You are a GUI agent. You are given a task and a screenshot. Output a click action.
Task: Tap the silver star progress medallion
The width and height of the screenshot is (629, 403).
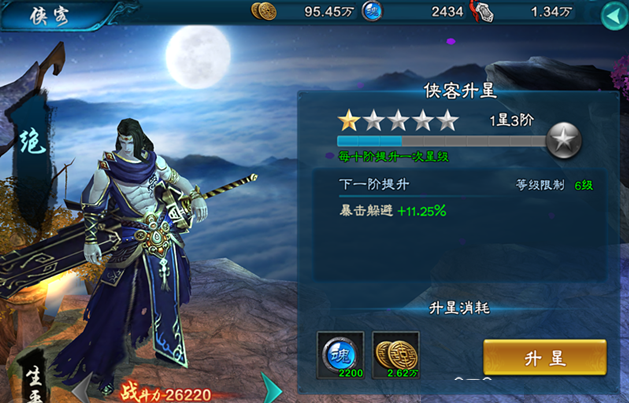[565, 138]
